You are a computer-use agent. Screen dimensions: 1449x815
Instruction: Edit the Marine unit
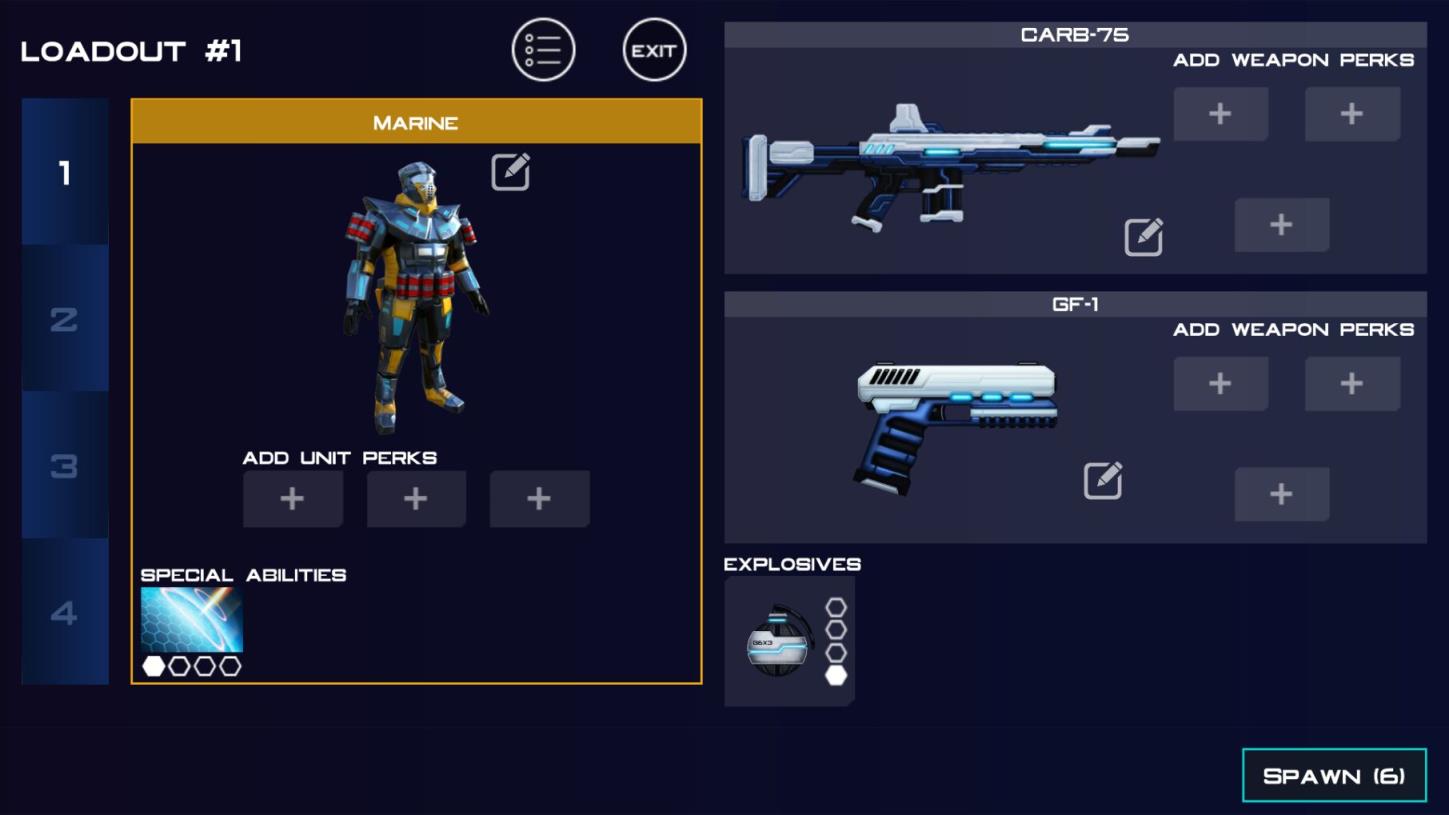click(x=510, y=172)
